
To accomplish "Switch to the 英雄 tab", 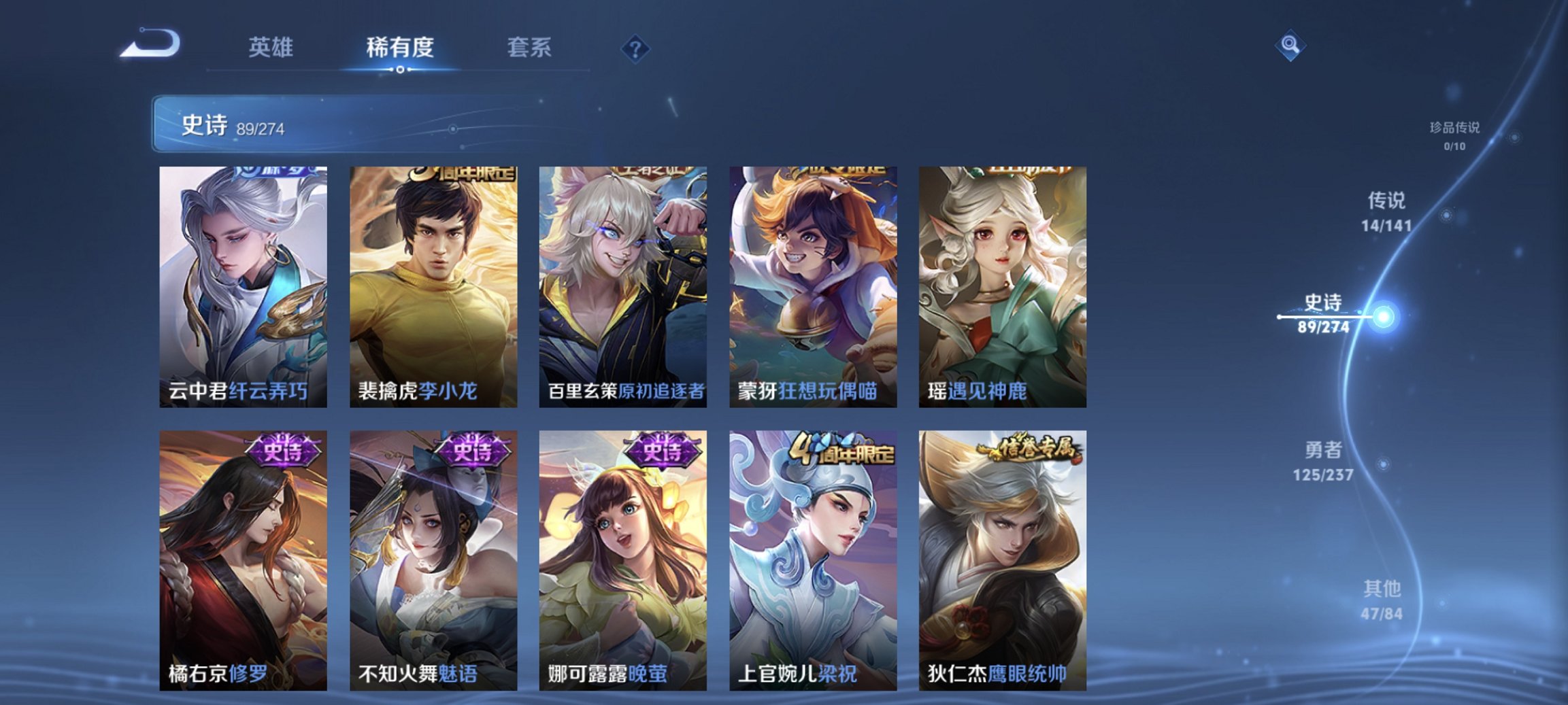I will tap(273, 48).
